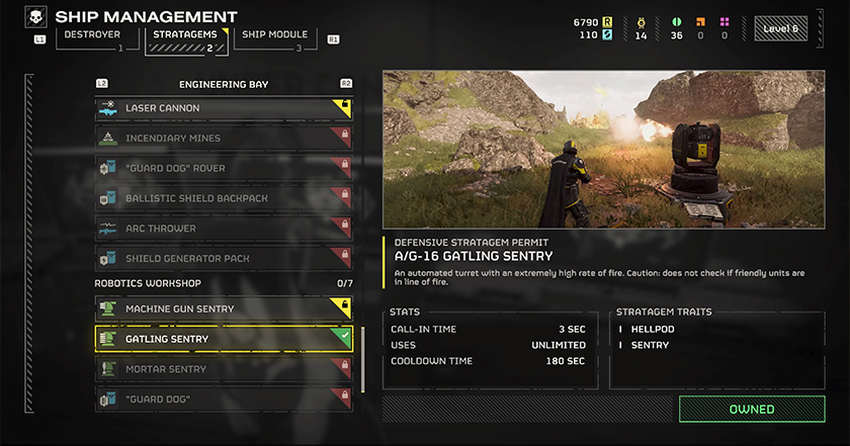Select the Laser Cannon stratagem
This screenshot has height=446, width=850.
223,108
